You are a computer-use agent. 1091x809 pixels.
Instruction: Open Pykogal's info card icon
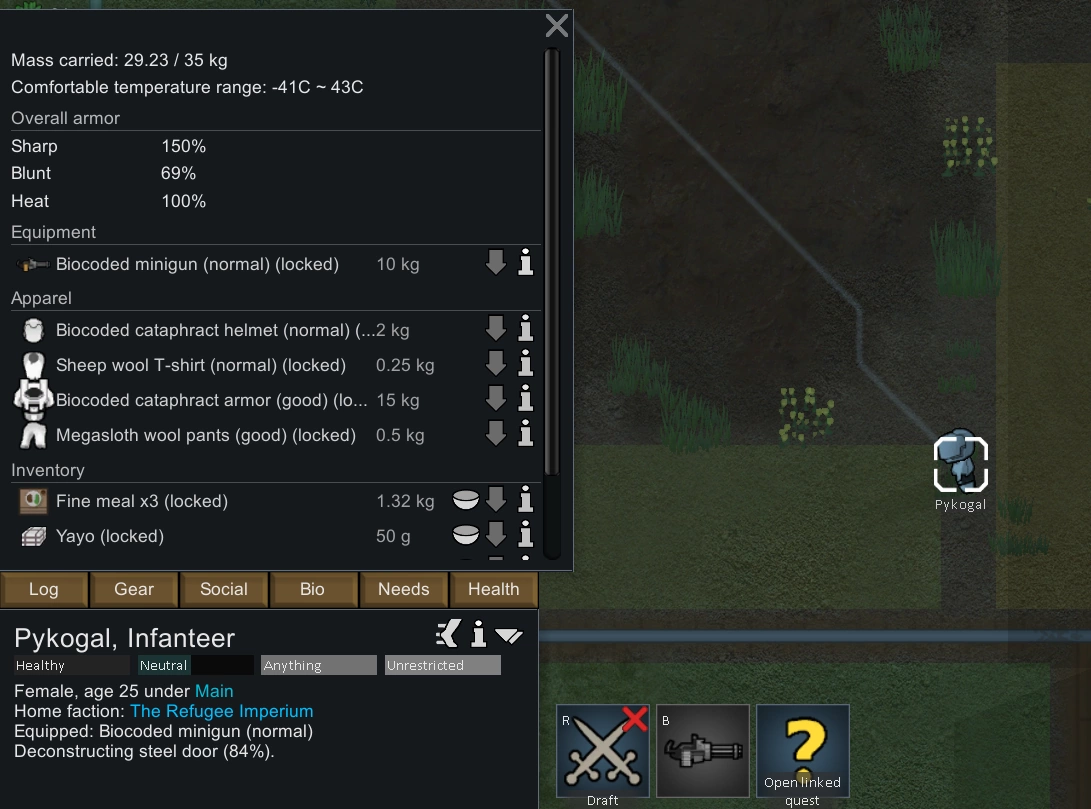479,634
